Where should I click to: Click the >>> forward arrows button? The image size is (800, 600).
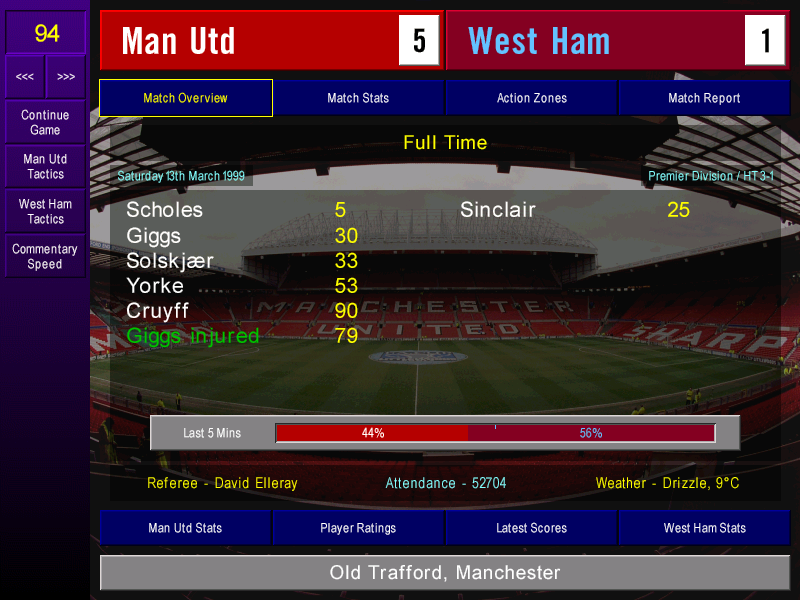pos(66,76)
